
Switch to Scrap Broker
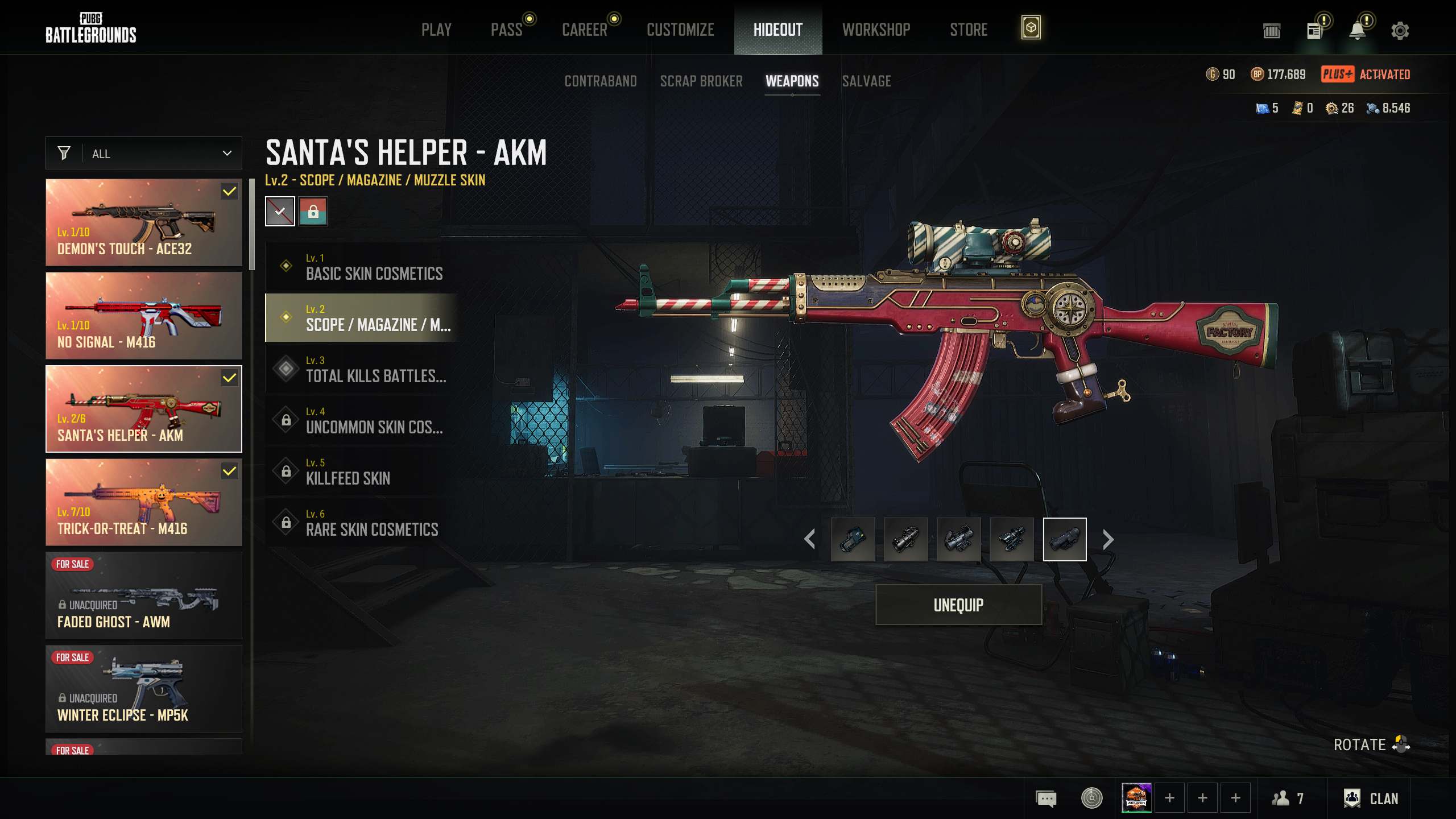[x=701, y=81]
